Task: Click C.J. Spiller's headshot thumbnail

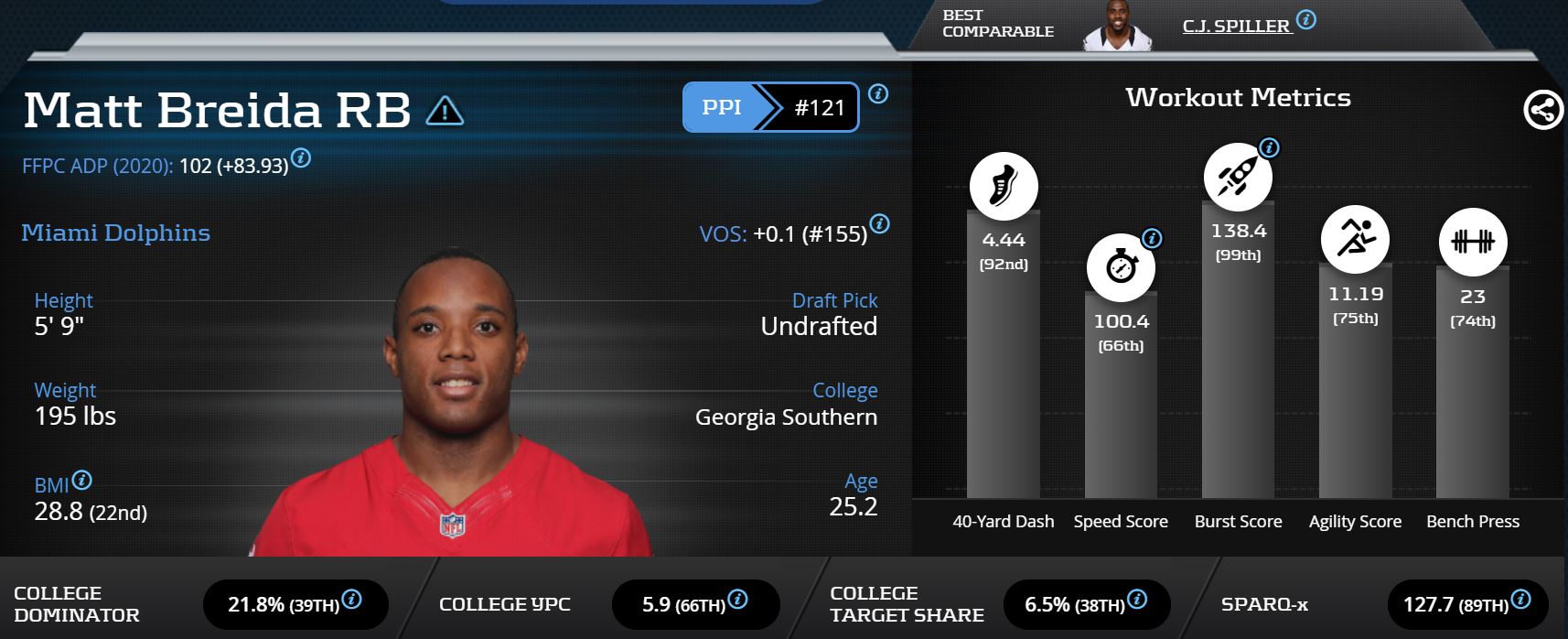Action: tap(1118, 26)
